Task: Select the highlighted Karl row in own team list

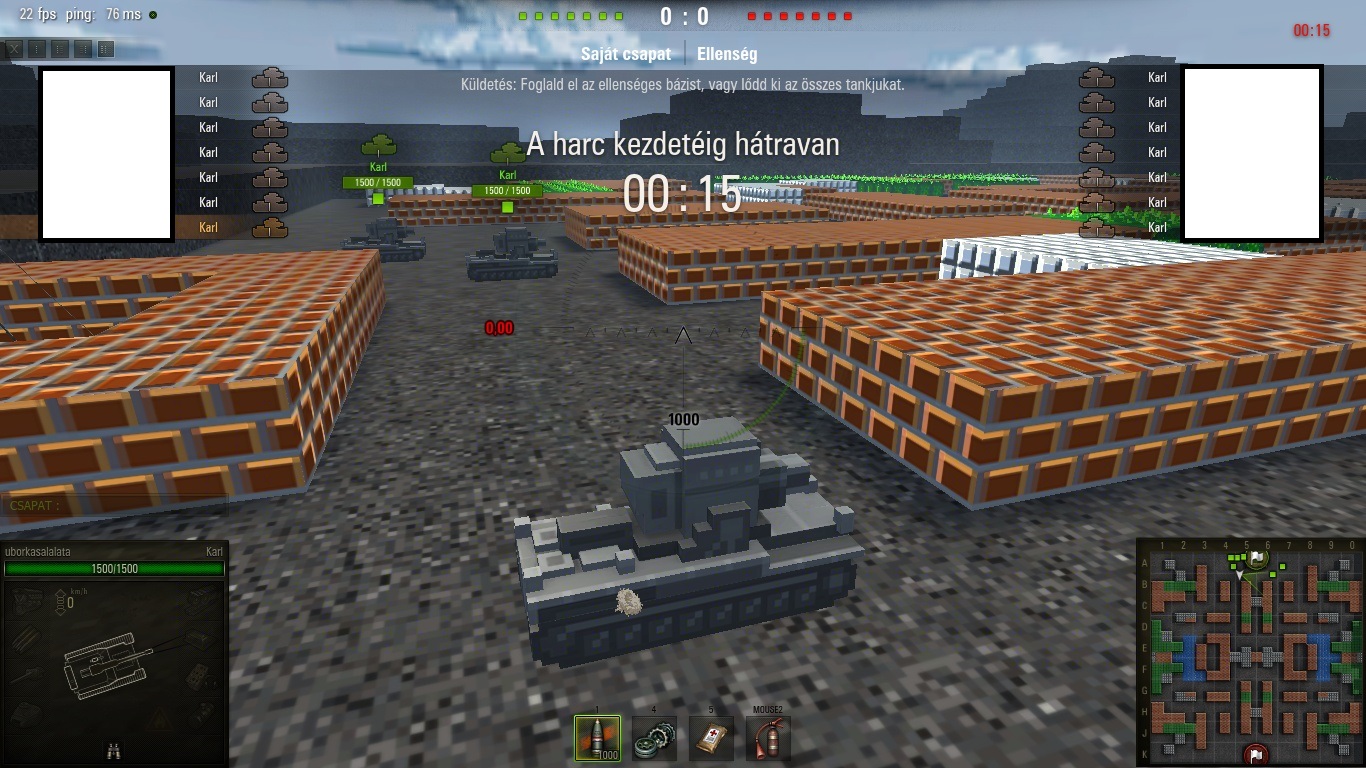Action: click(x=230, y=227)
